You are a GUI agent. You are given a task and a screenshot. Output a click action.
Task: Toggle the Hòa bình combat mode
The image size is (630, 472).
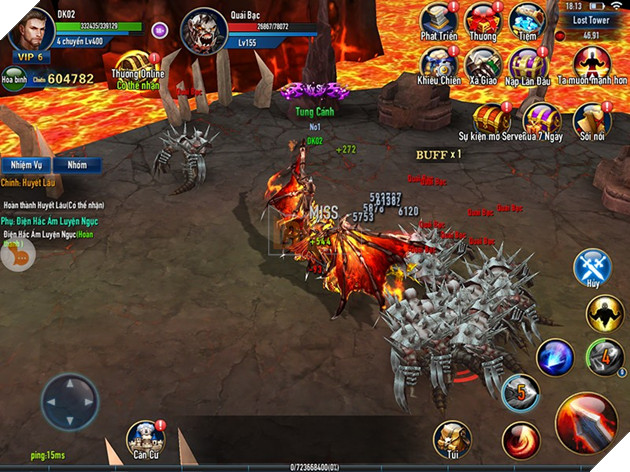(16, 77)
